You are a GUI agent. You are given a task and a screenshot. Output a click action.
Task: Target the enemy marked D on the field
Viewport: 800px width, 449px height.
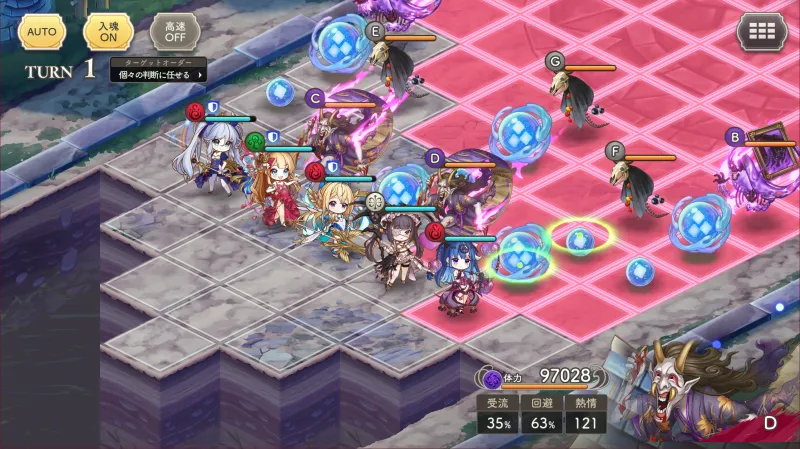pyautogui.click(x=468, y=185)
